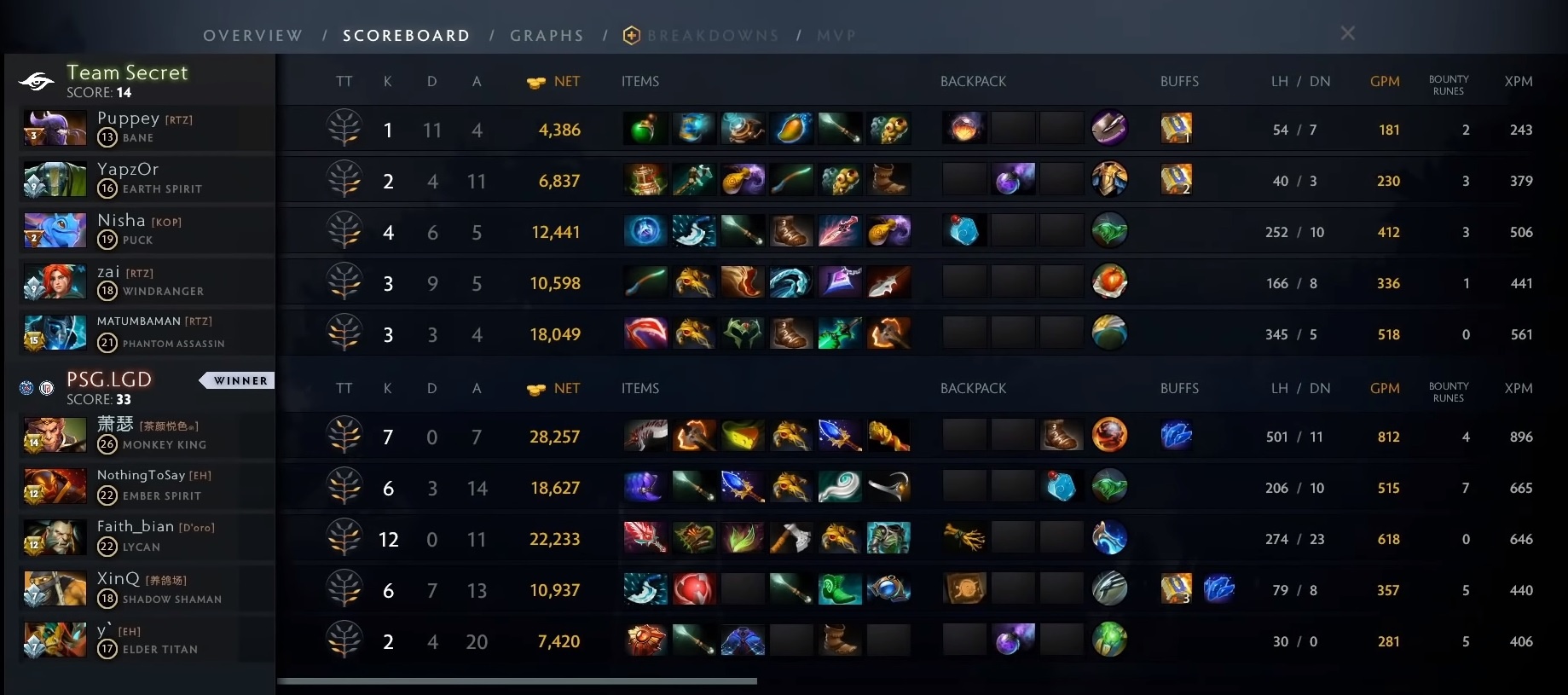Click the gold plus icon beside BREAKDOWNS

click(631, 35)
